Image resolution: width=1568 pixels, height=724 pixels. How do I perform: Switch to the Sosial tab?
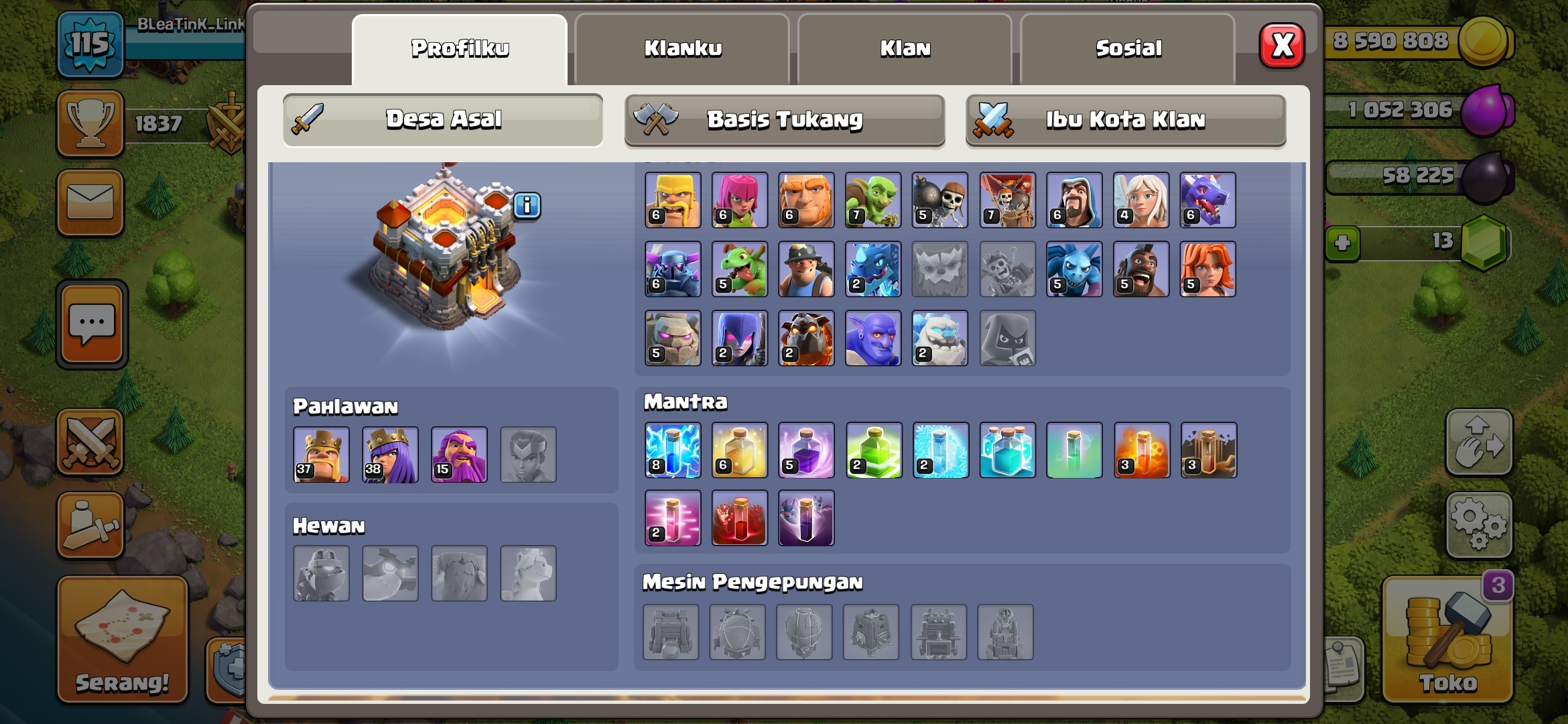(1128, 48)
